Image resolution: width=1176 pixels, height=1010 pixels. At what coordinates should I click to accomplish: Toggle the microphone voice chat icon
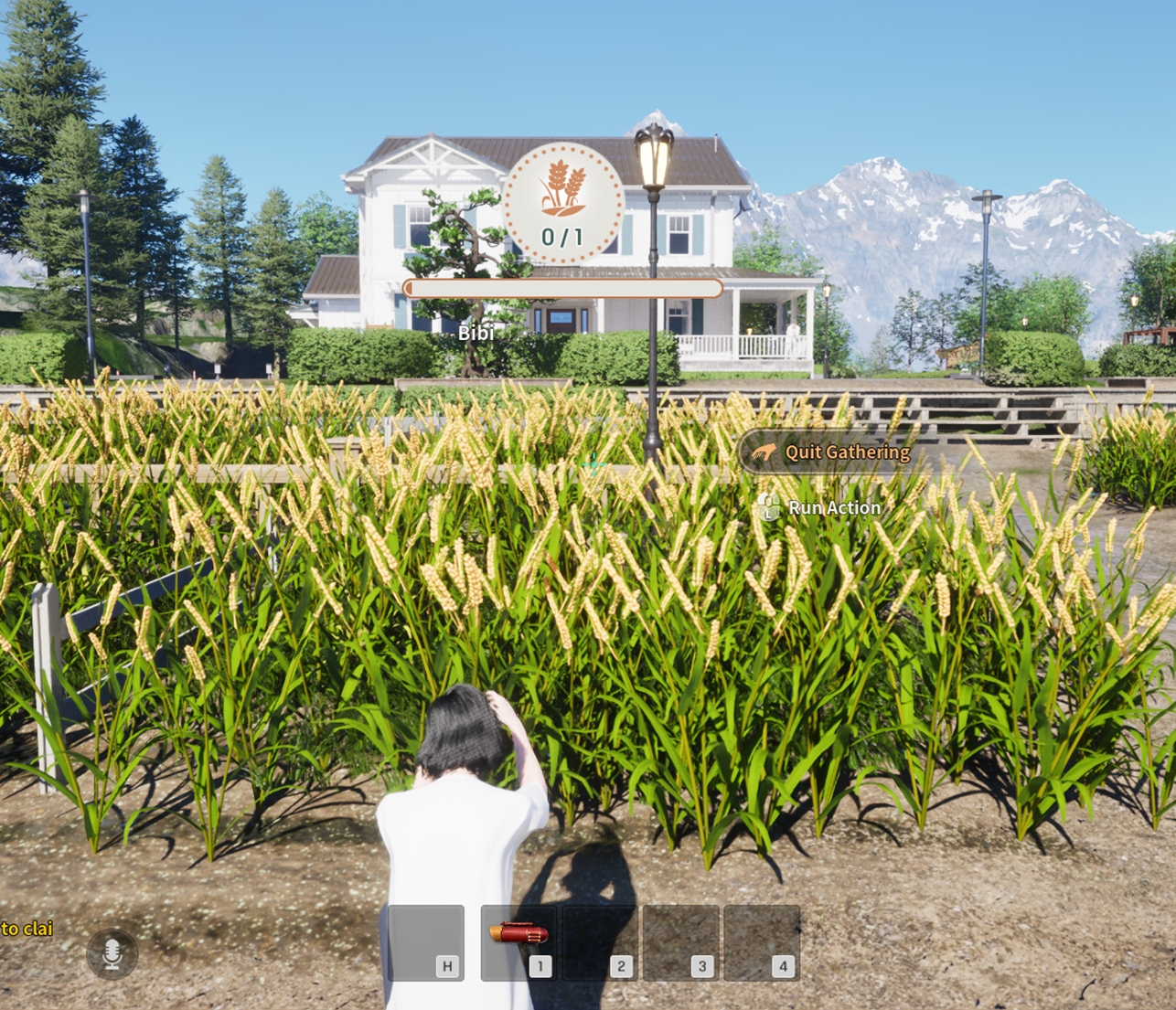click(112, 953)
